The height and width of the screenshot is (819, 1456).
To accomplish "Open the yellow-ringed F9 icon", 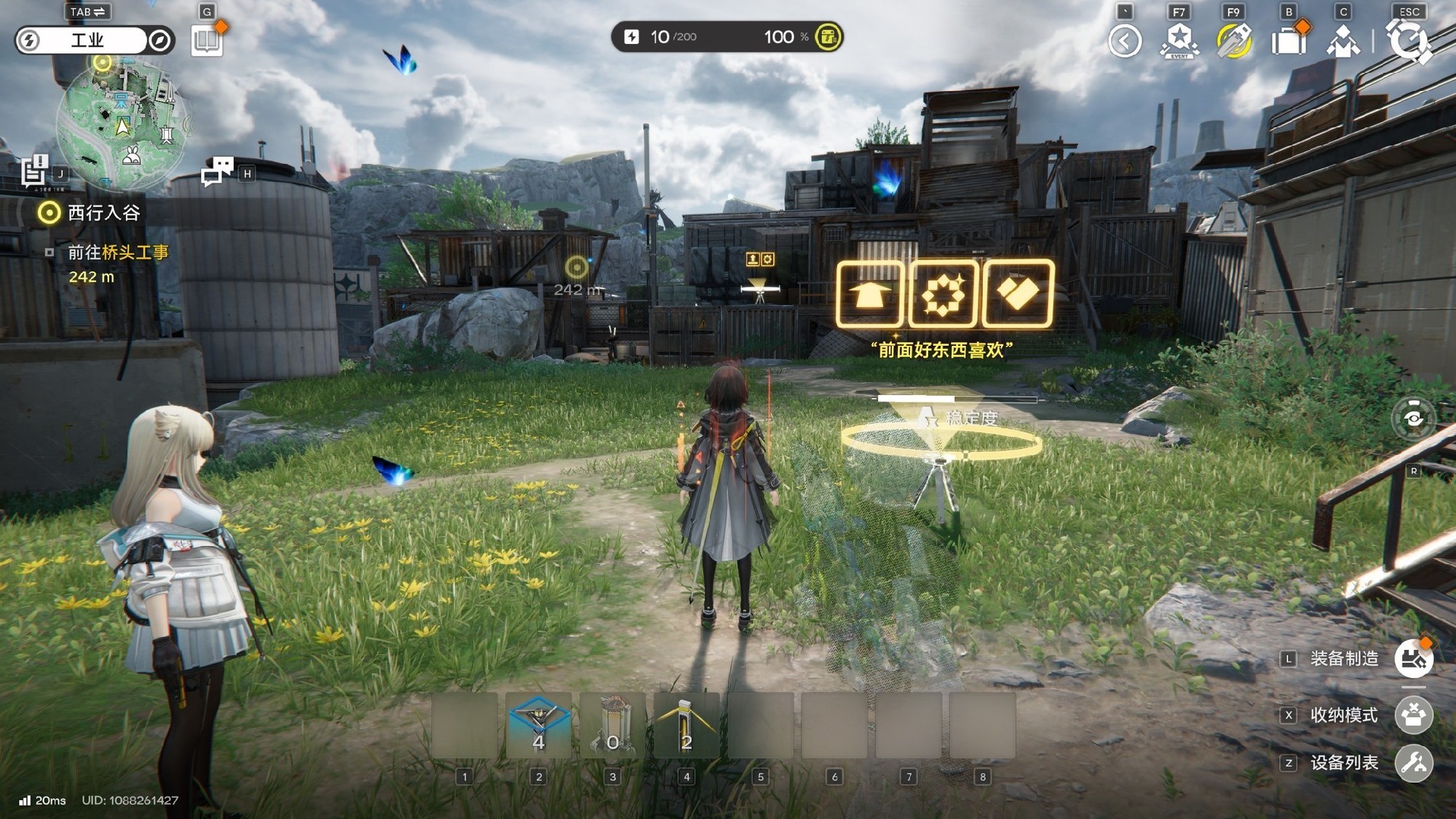I will 1234,41.
